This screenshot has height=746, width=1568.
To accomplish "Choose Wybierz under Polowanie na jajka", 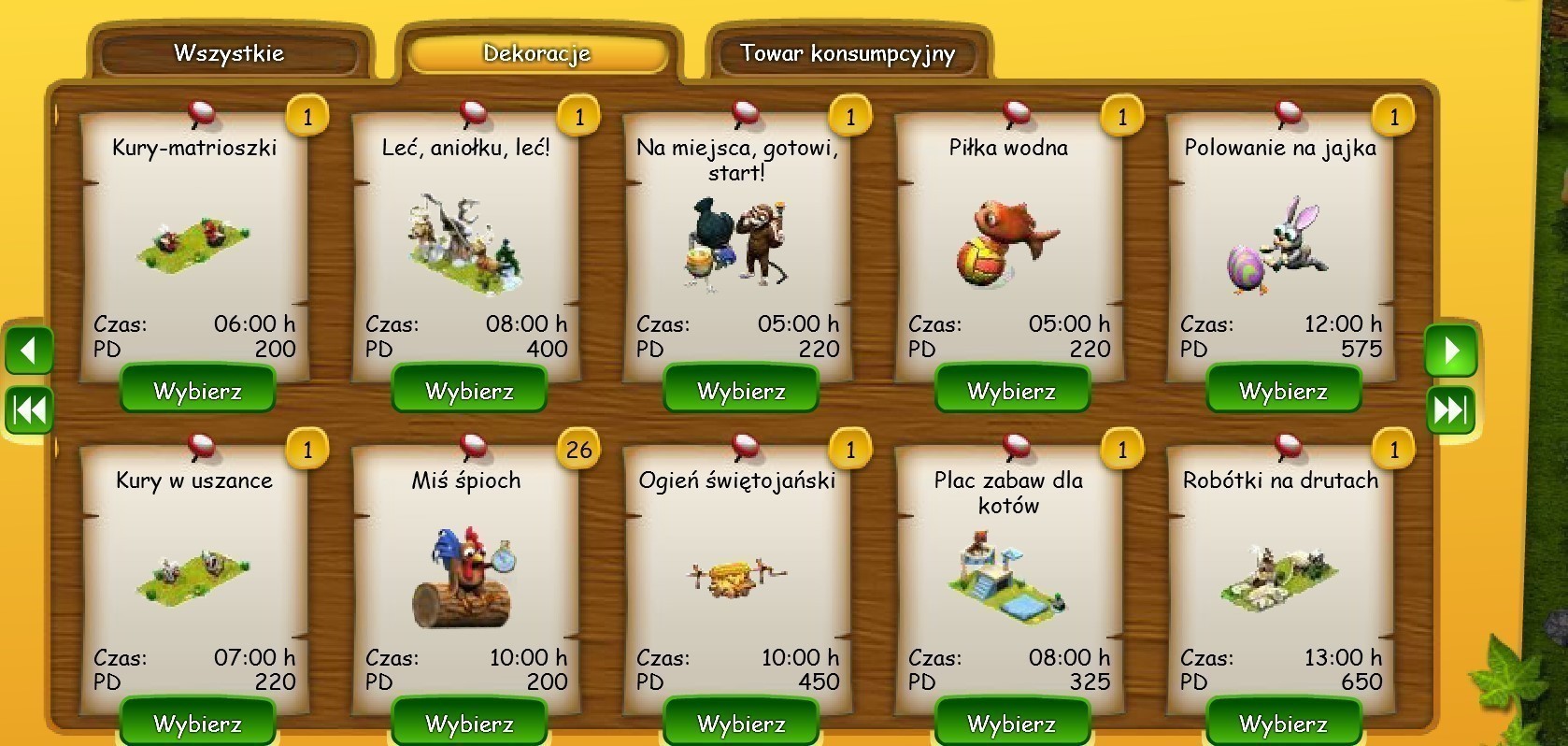I will point(1283,390).
